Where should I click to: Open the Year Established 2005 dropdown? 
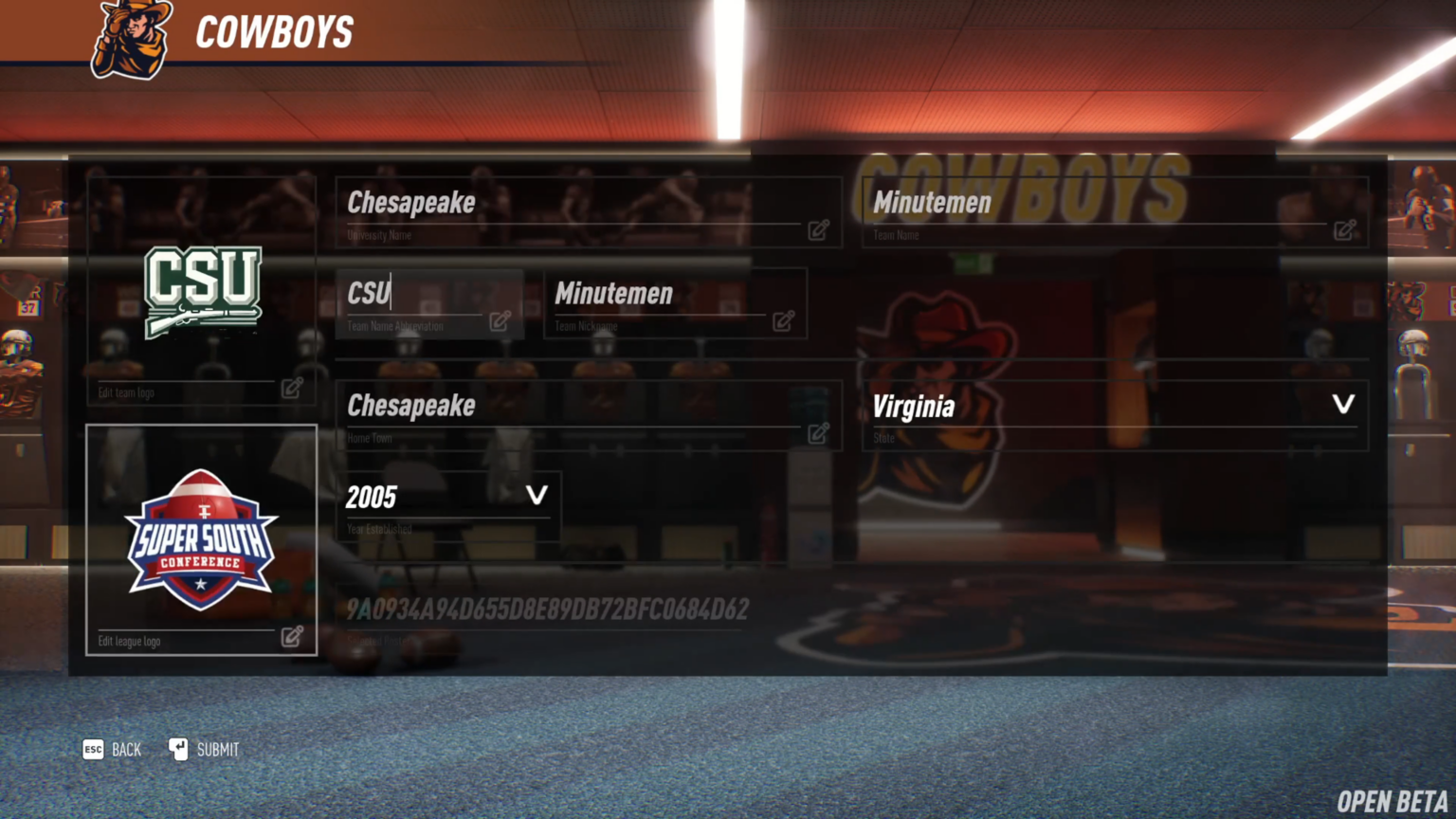[x=446, y=497]
